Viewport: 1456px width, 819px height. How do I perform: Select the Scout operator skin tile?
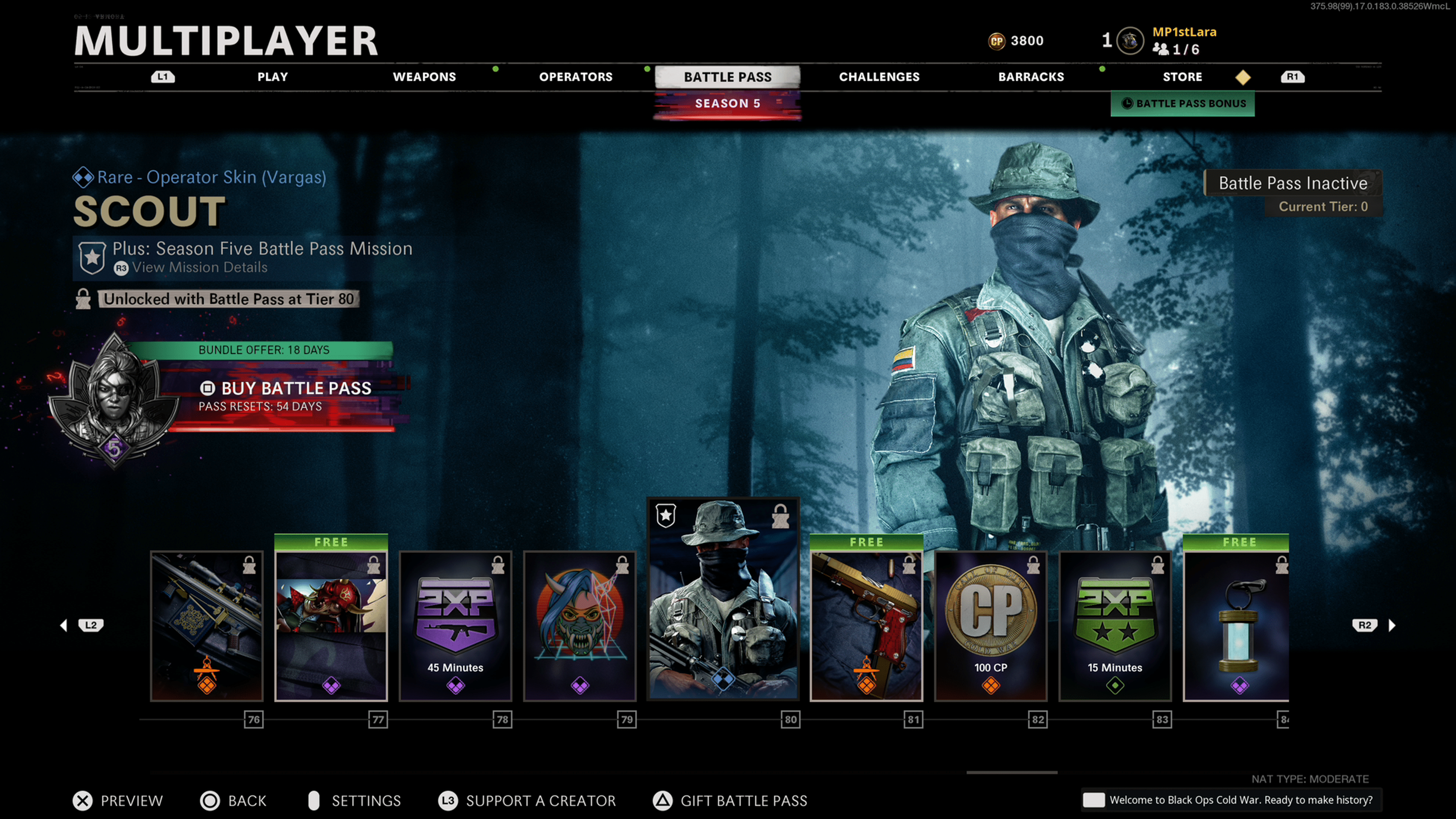coord(723,599)
